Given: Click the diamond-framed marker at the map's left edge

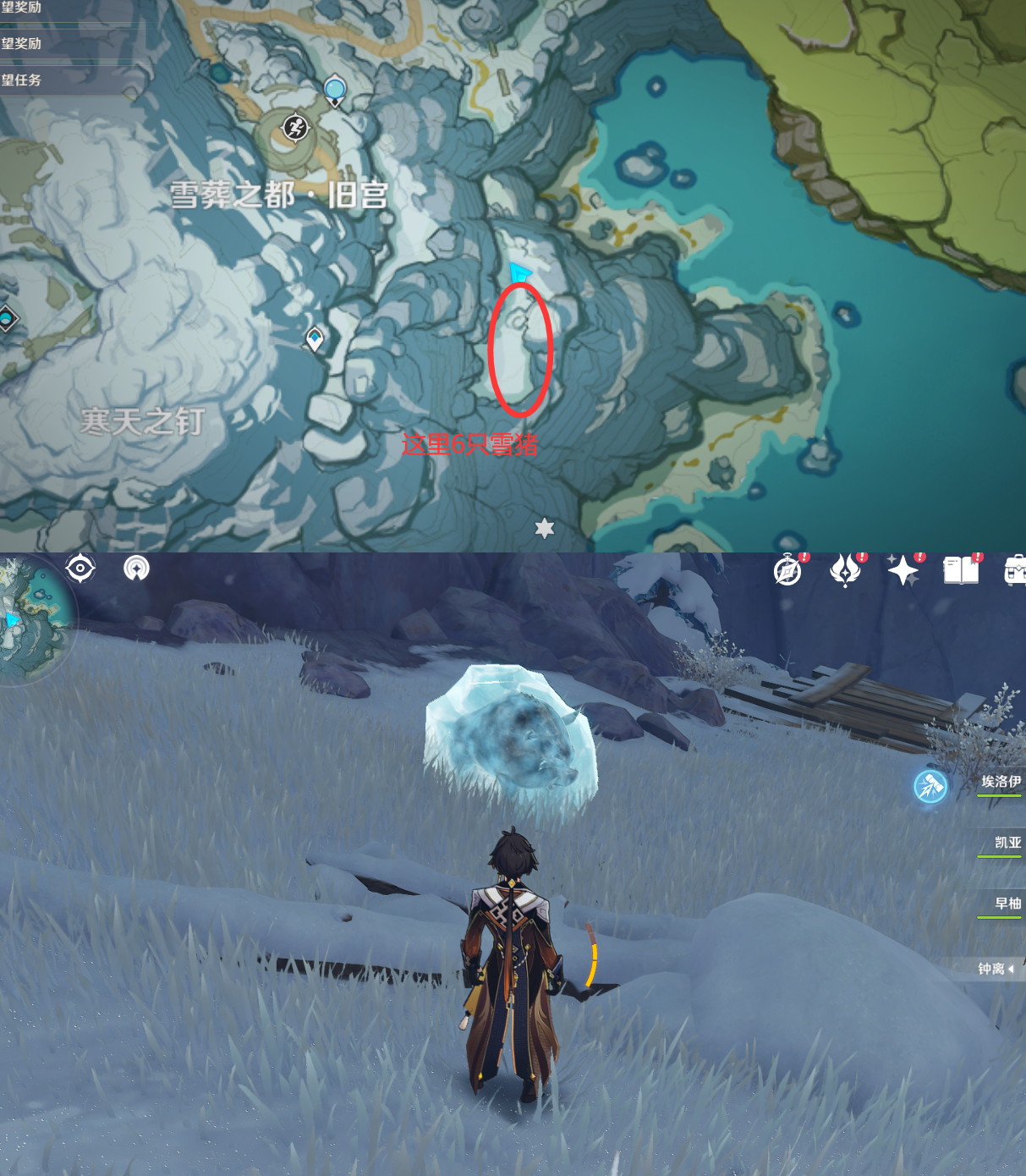Looking at the screenshot, I should point(7,319).
